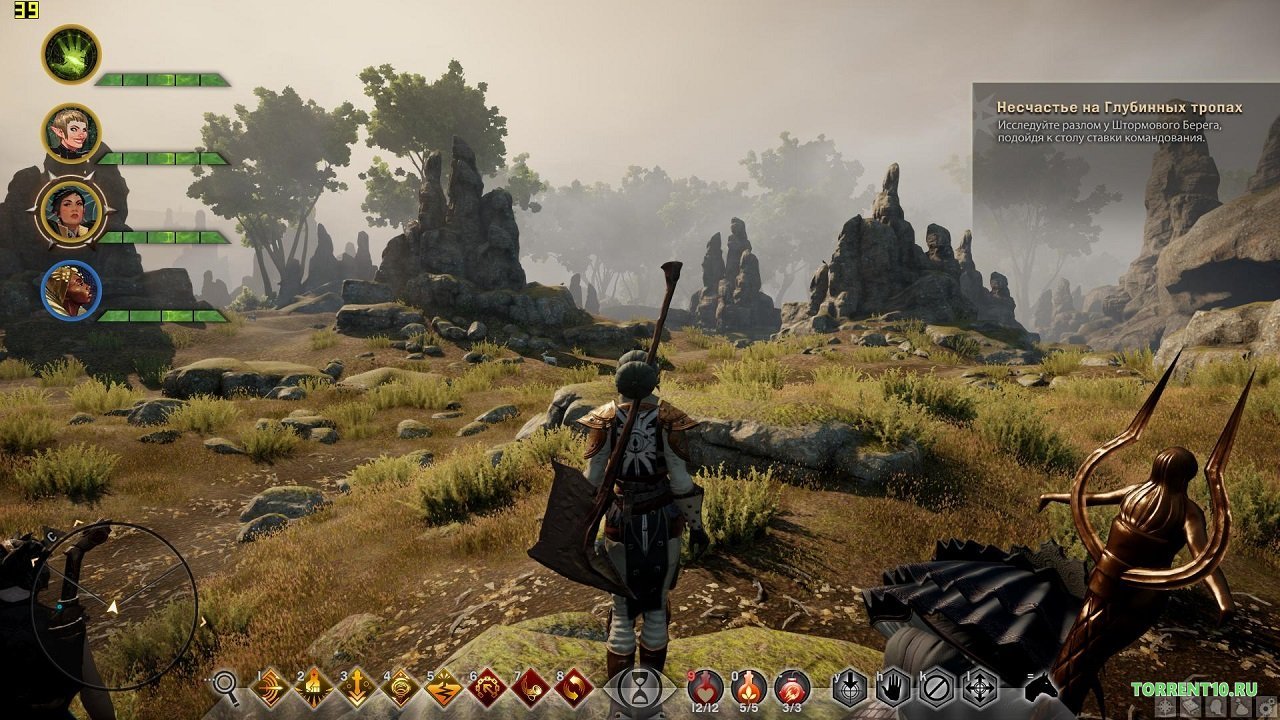Summon the mount with the horse icon
The image size is (1280, 720).
(x=1042, y=687)
